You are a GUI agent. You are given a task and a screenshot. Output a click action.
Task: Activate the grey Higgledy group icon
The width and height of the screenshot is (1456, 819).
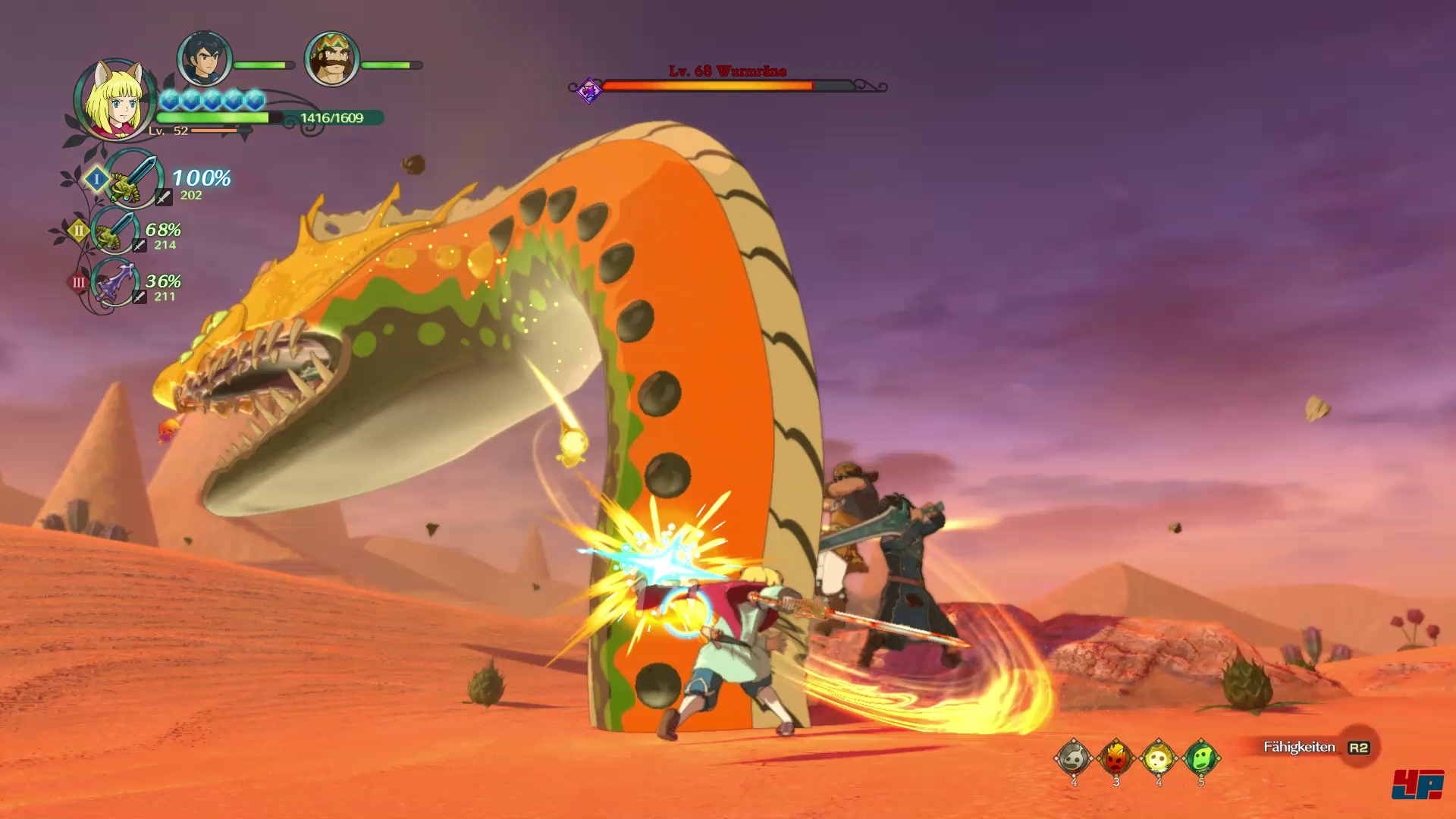pyautogui.click(x=1073, y=757)
